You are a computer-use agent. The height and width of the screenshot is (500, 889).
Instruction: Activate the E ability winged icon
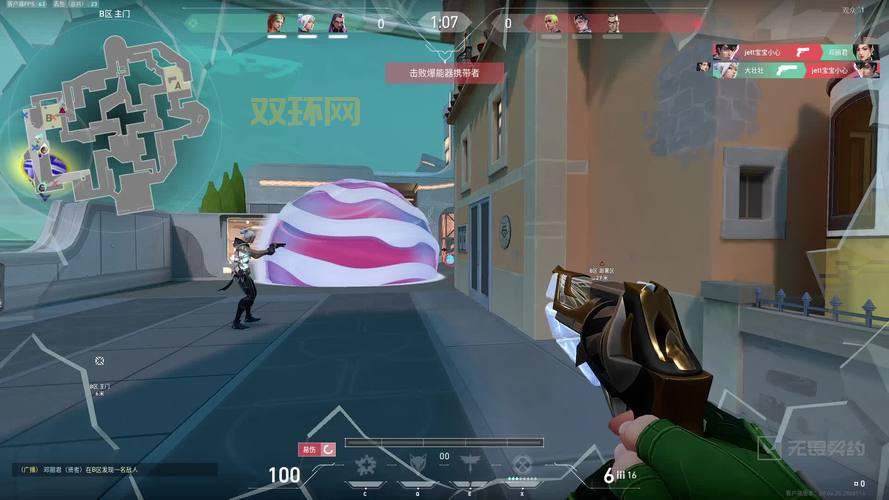pos(470,465)
